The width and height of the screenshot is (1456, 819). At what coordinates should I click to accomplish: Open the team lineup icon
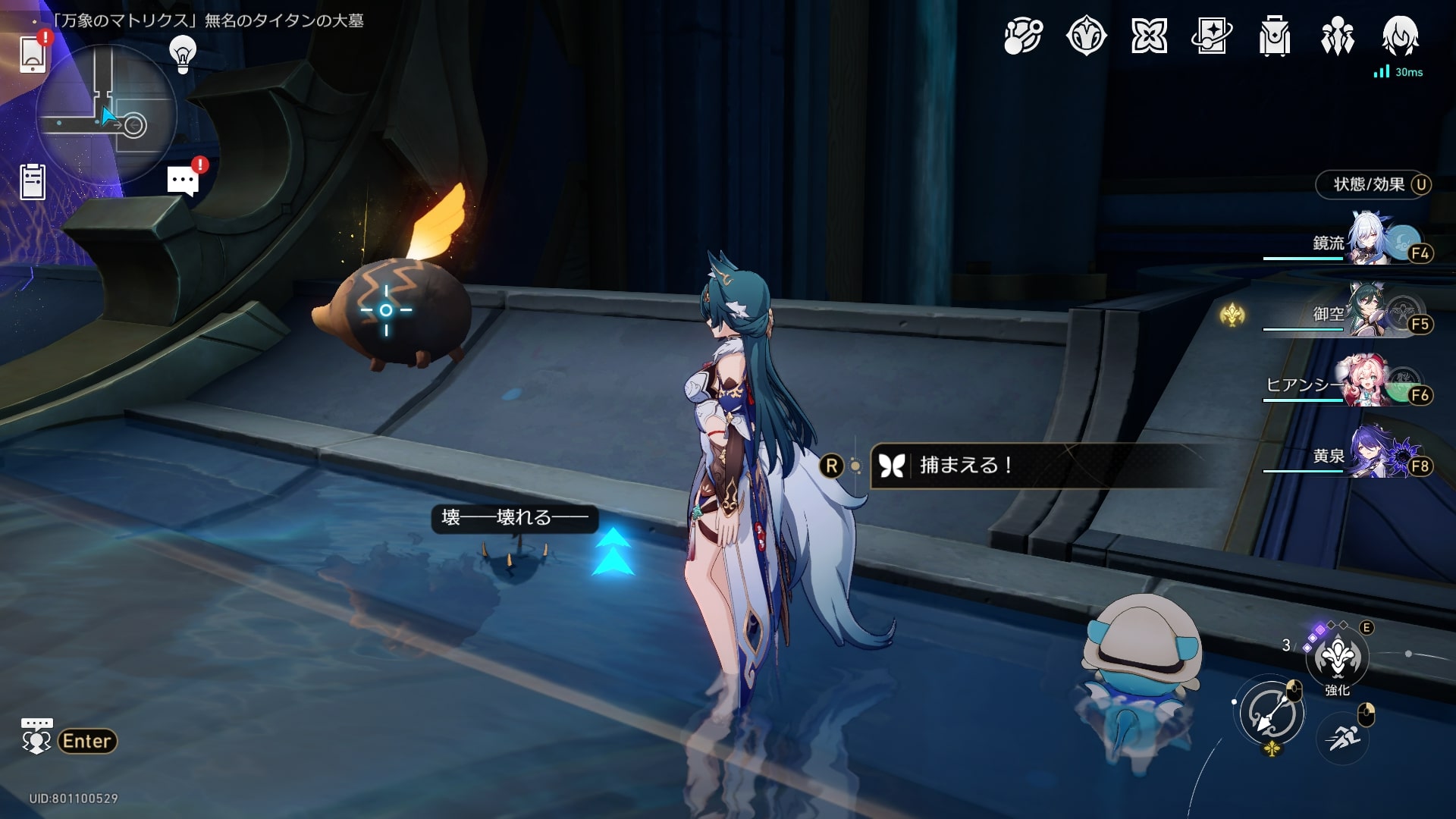(1337, 36)
